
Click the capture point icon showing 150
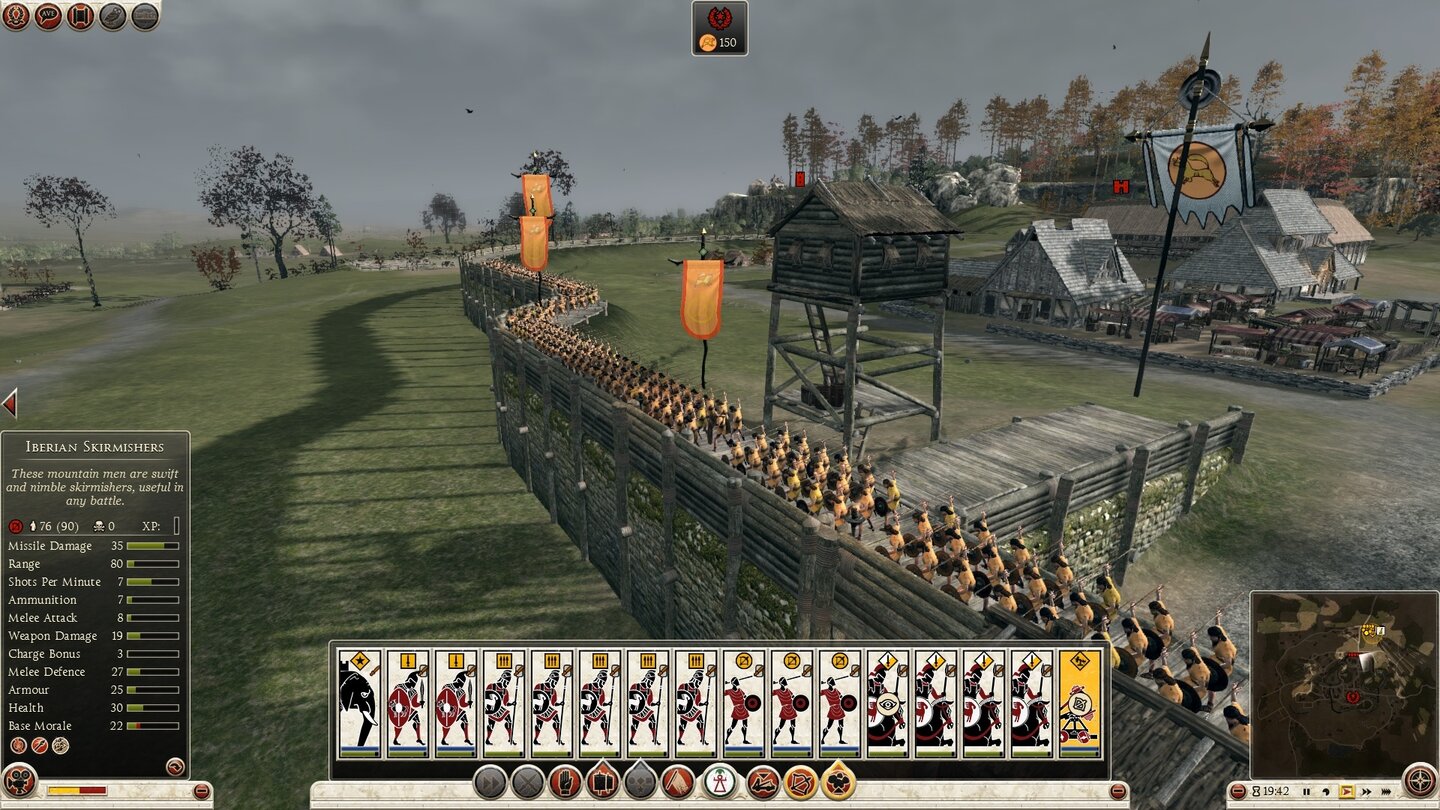[x=719, y=28]
